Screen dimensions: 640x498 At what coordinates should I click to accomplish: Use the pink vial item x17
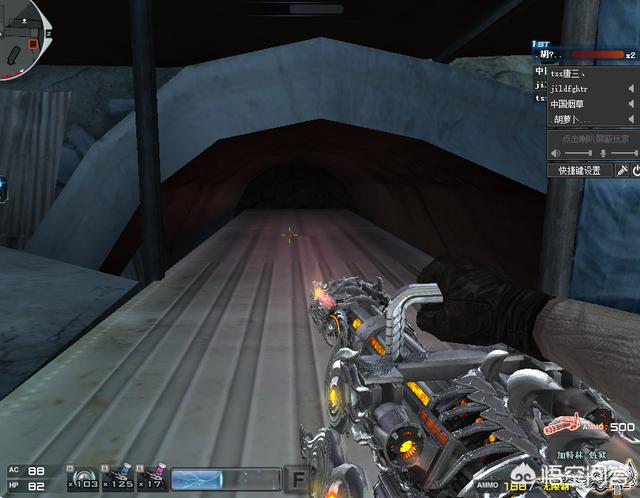[151, 477]
